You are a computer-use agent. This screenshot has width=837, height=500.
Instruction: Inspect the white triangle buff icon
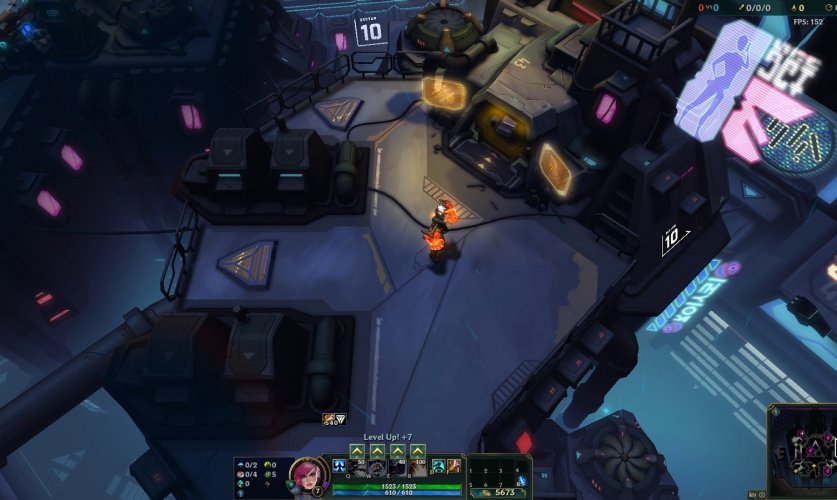340,420
